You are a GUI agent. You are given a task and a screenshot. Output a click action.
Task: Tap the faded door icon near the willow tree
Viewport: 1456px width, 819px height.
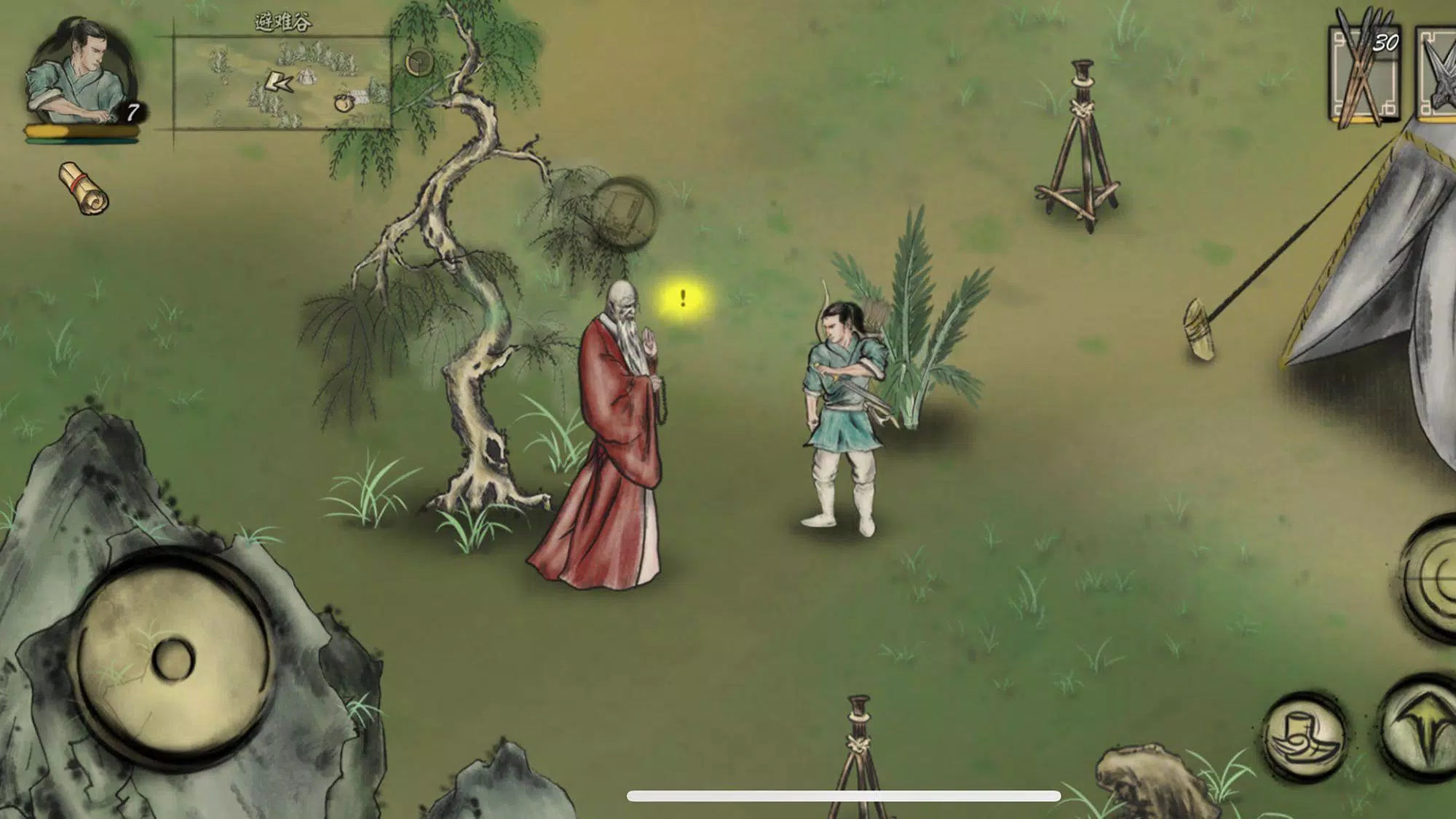pos(625,211)
